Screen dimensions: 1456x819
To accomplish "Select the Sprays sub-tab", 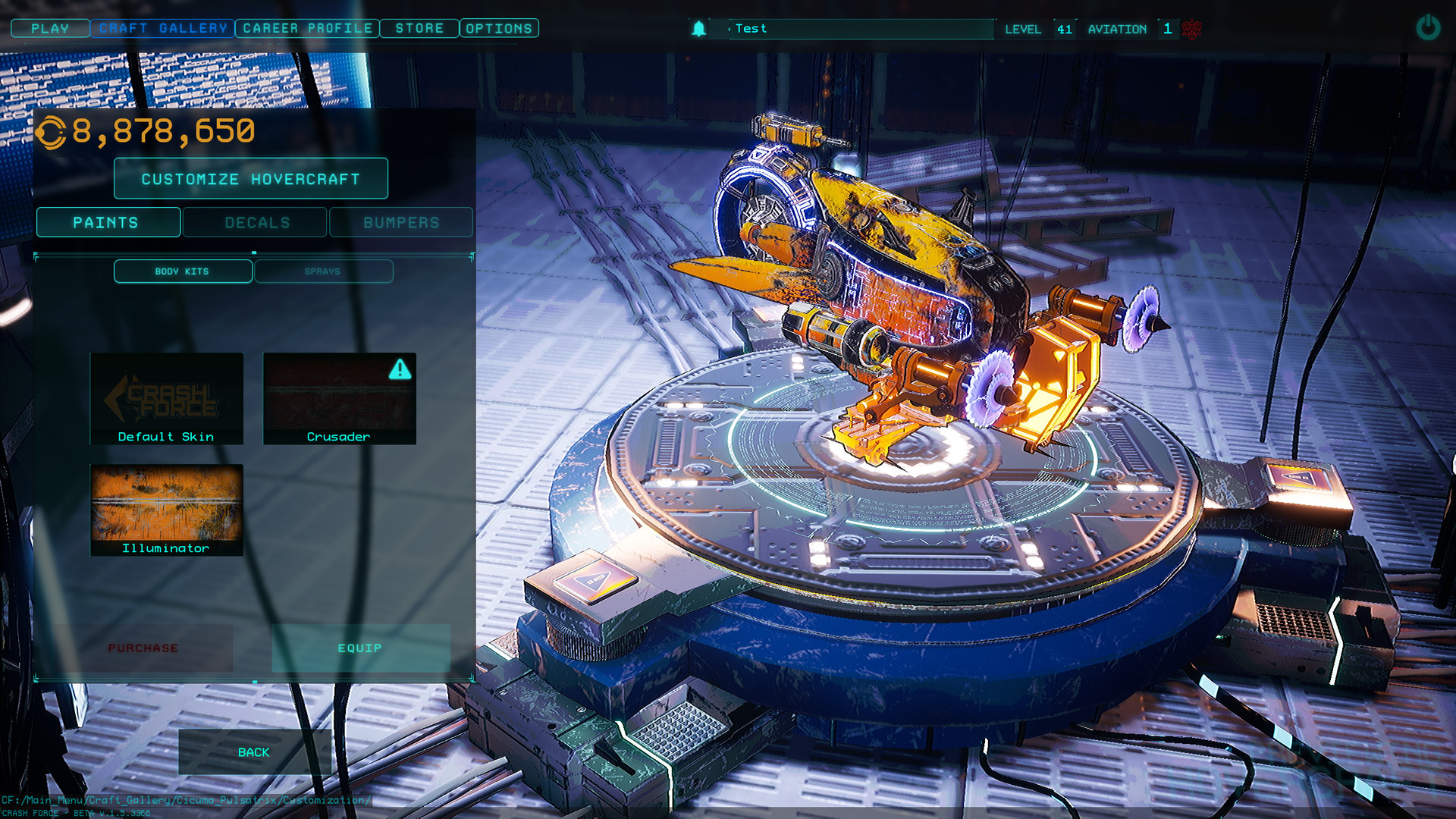I will 323,271.
